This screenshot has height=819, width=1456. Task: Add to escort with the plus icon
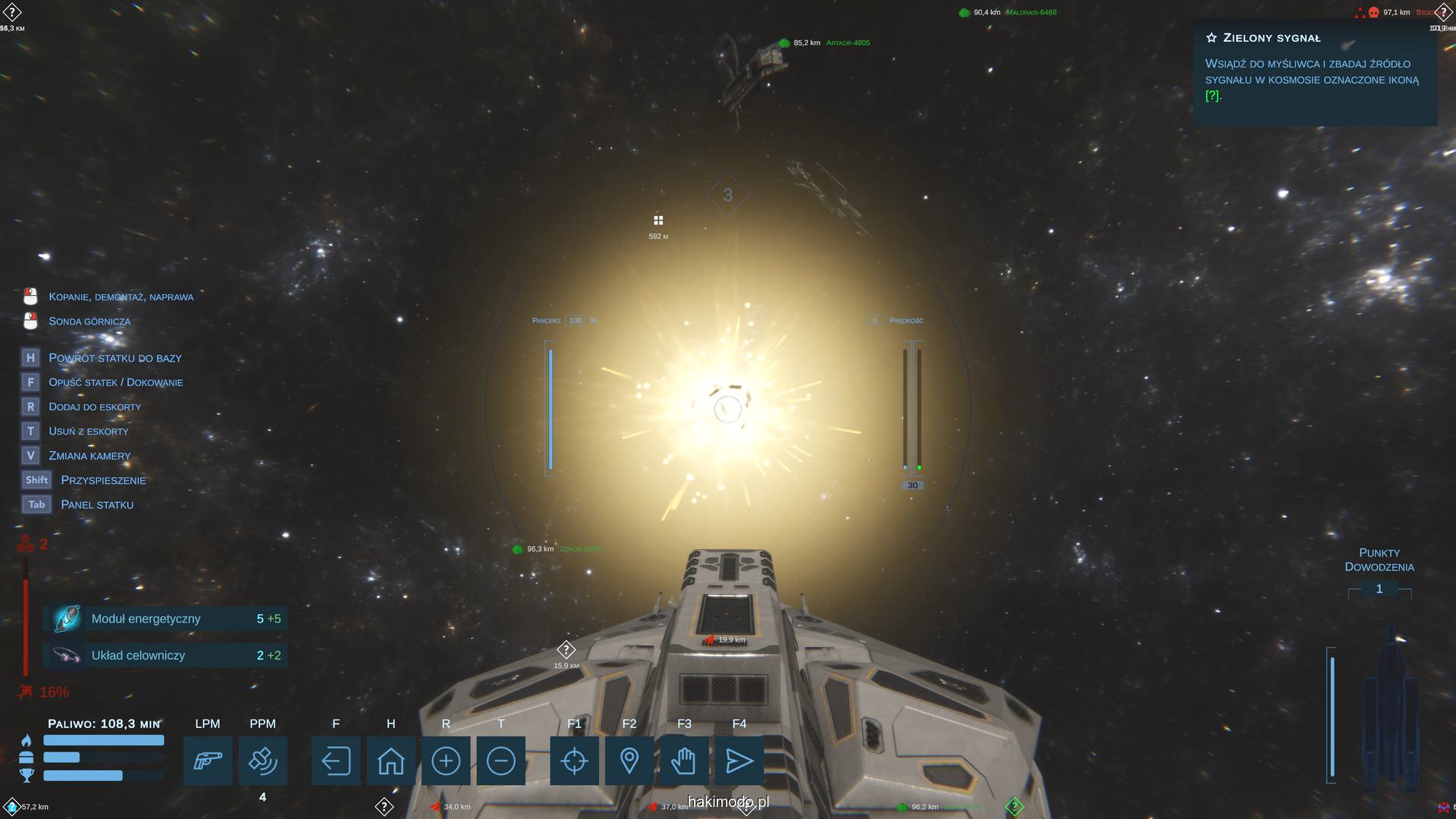click(446, 761)
